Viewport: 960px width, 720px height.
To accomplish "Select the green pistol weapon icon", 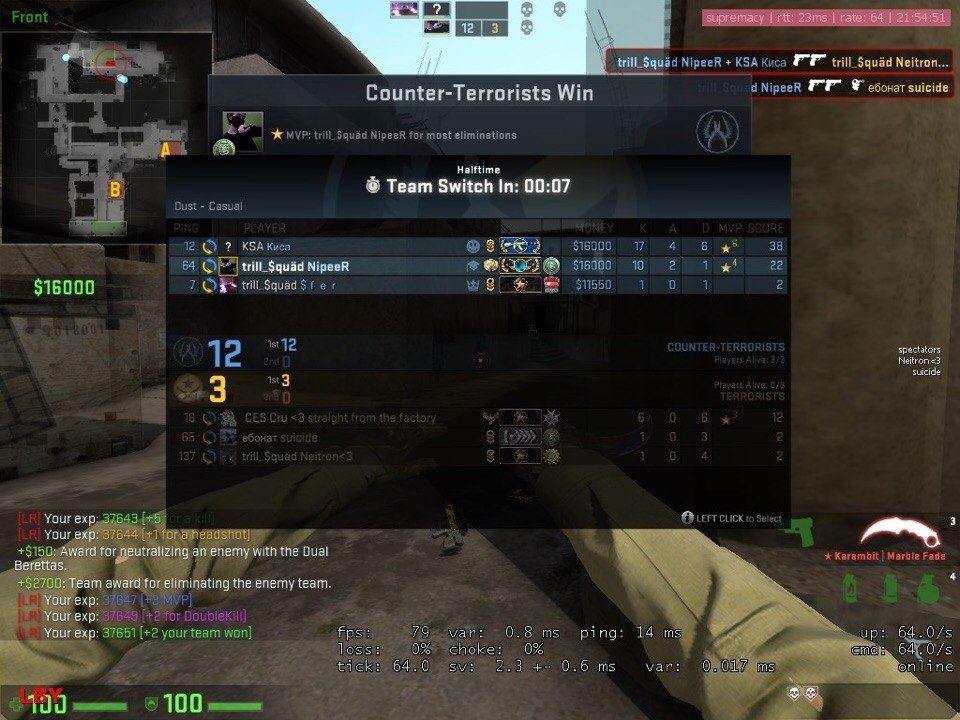I will point(801,530).
